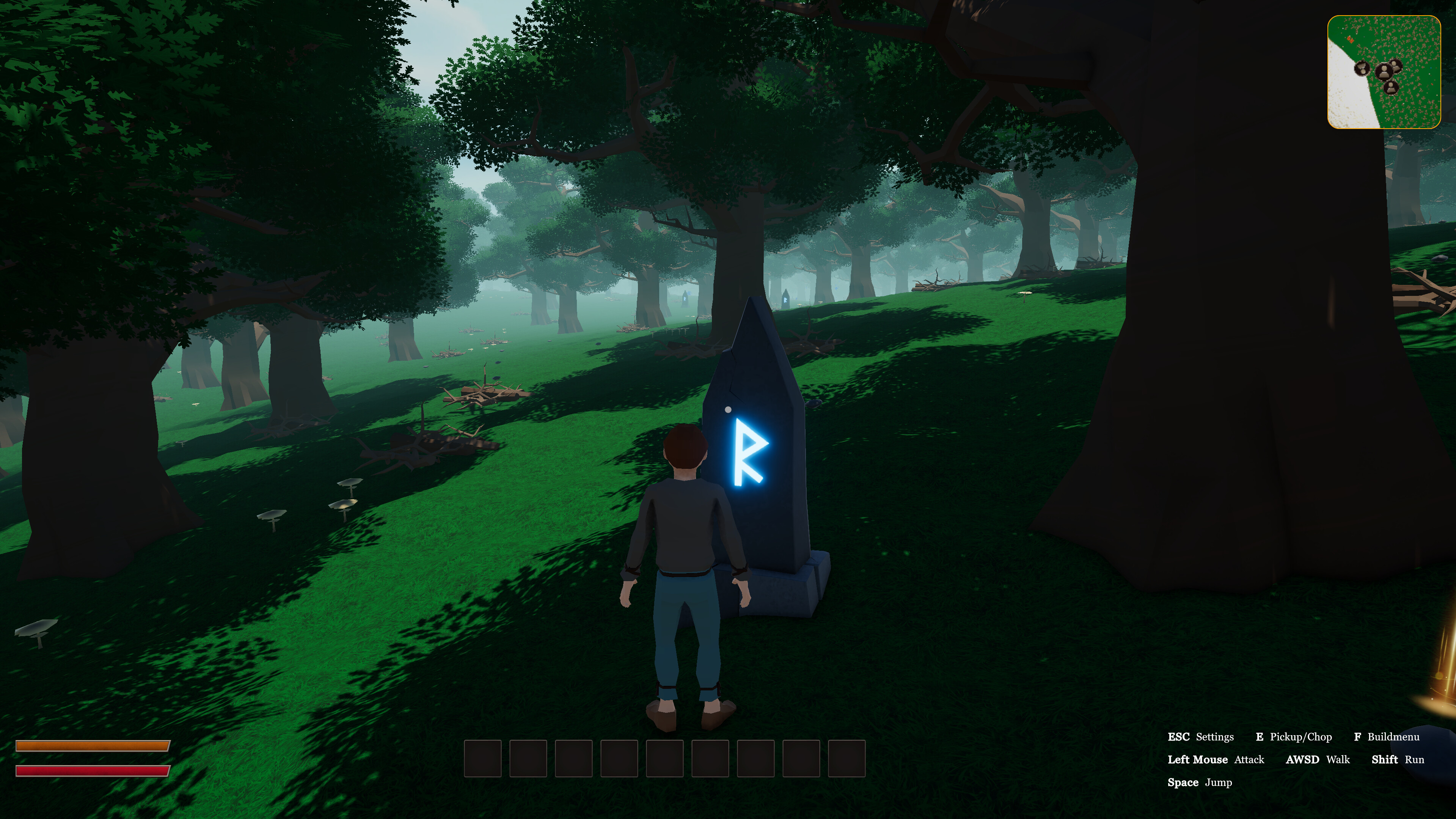Viewport: 1456px width, 819px height.
Task: Click the Buildmenu keybind hint text
Action: pos(1395,736)
